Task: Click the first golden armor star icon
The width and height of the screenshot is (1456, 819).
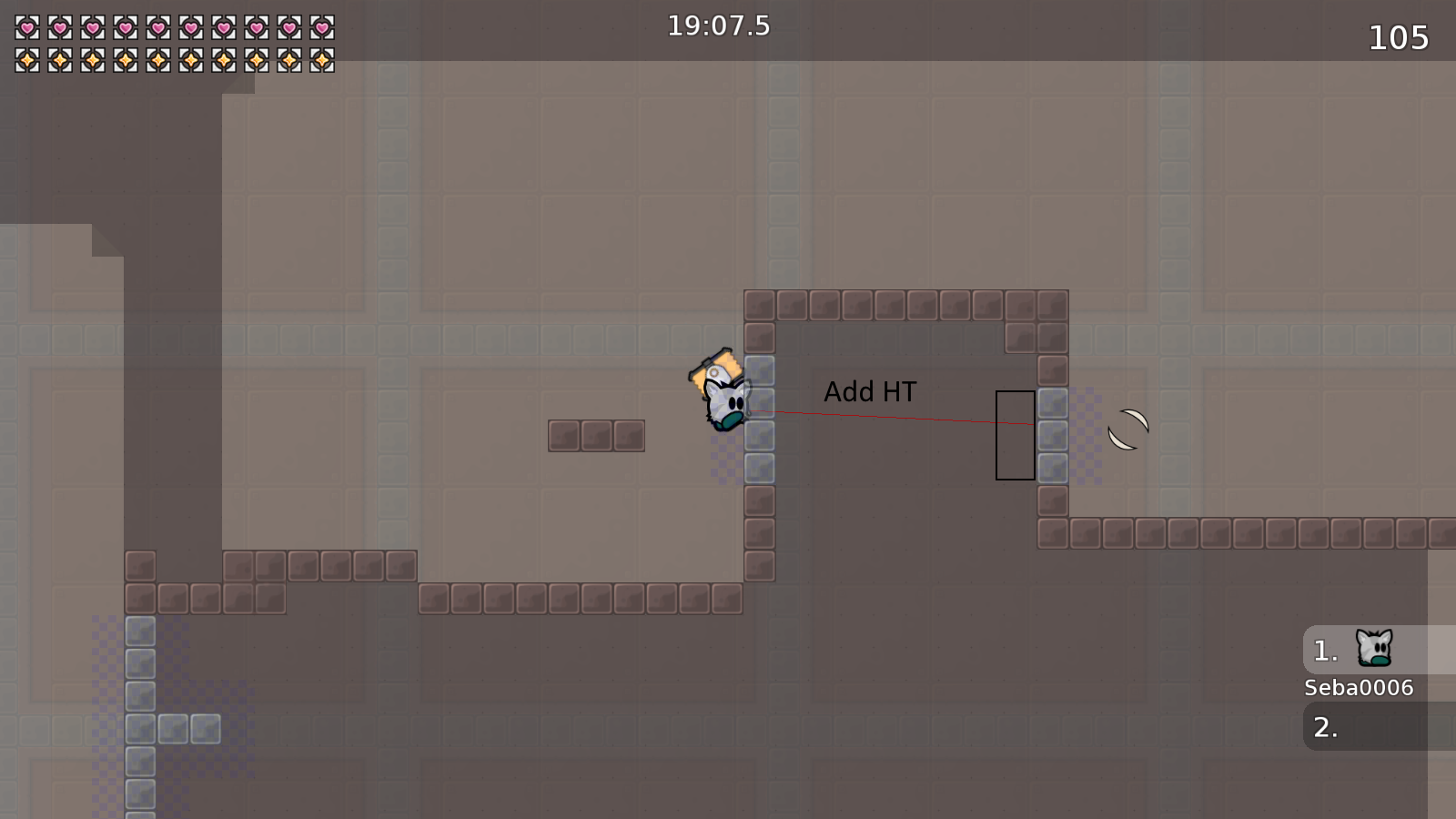Action: [x=26, y=58]
